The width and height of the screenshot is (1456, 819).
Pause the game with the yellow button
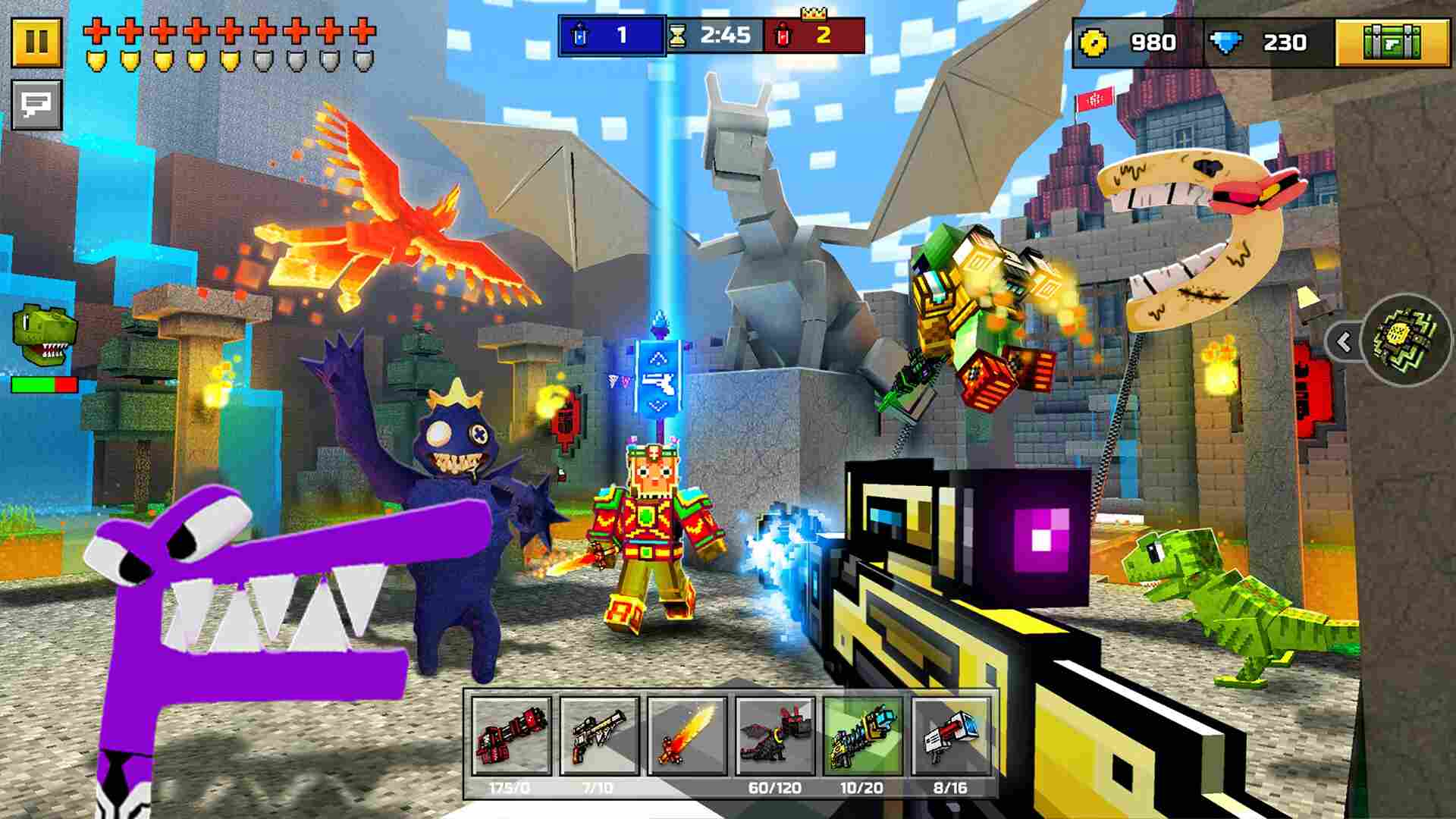click(x=36, y=42)
